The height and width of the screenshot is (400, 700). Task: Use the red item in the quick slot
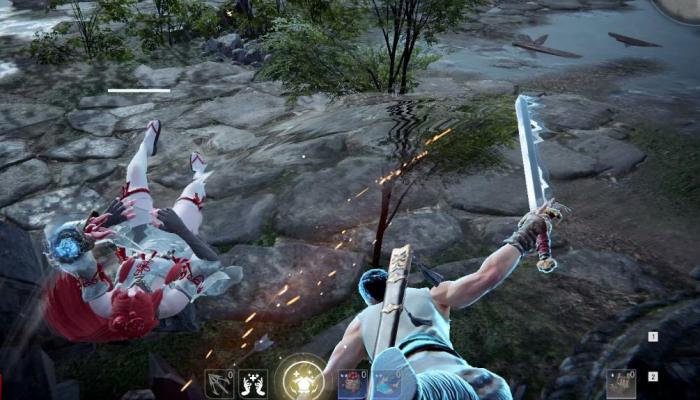353,385
